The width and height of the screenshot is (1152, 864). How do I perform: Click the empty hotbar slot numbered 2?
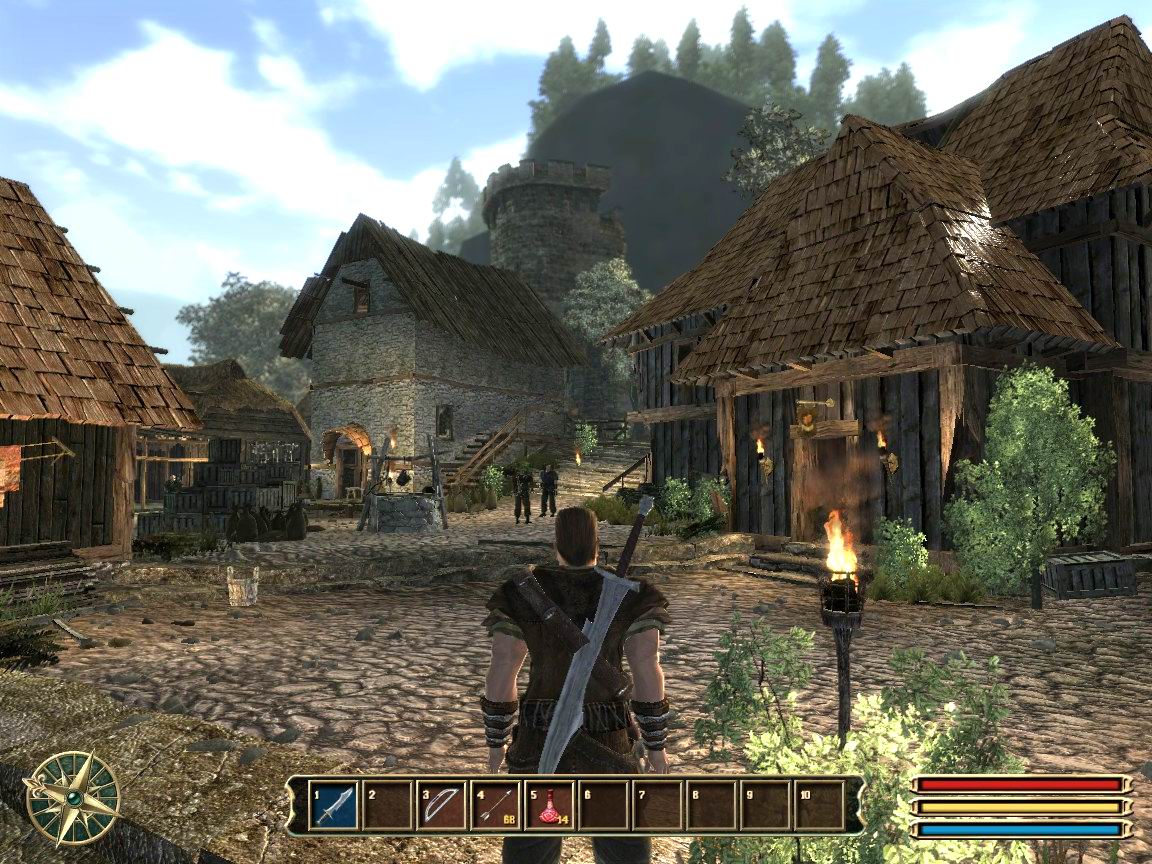pyautogui.click(x=387, y=805)
